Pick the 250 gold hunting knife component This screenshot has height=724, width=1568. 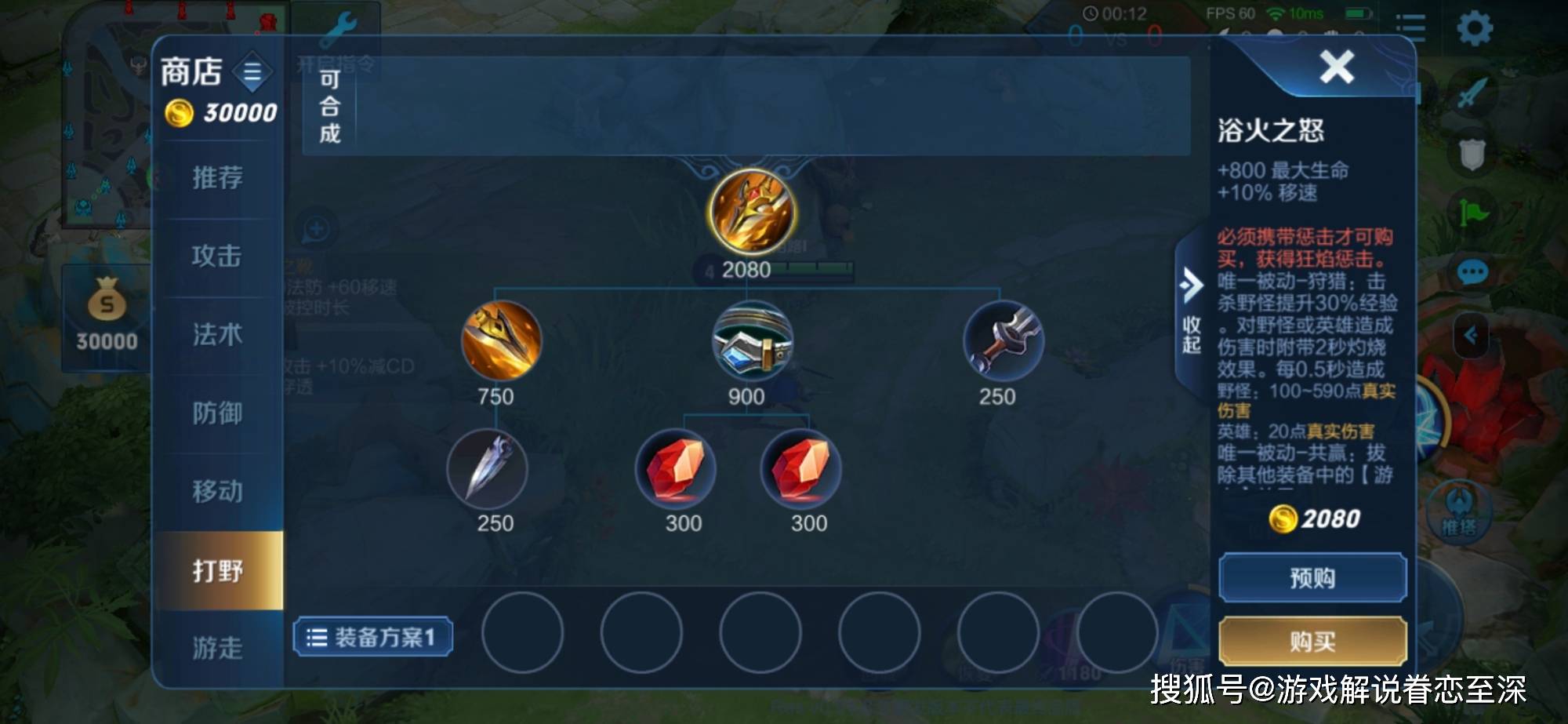[1003, 341]
